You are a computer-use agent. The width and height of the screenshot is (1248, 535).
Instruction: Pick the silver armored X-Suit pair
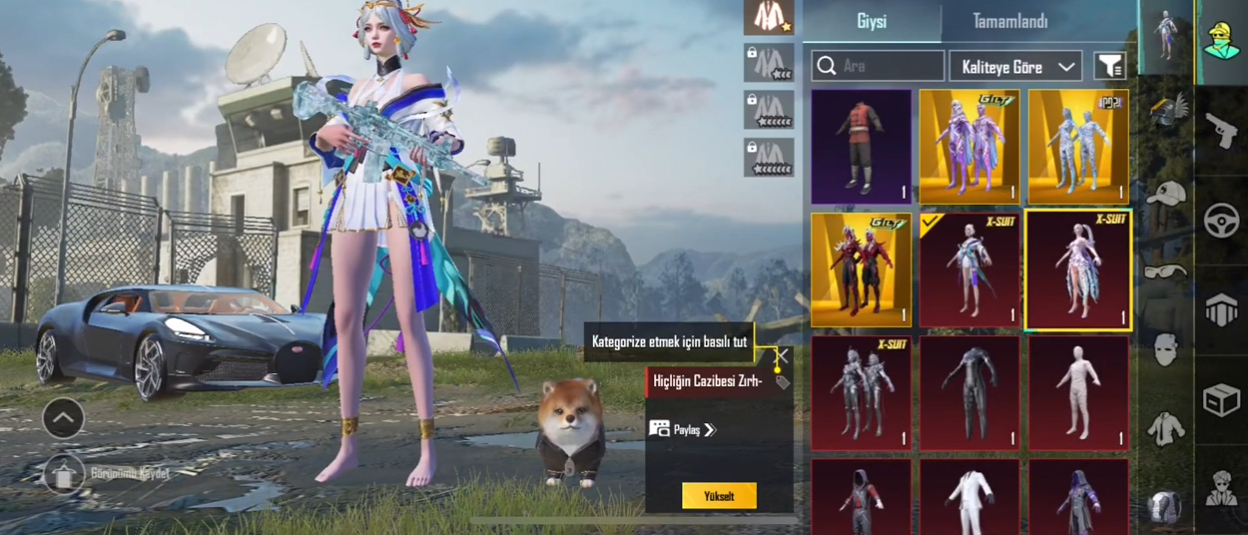pos(861,393)
